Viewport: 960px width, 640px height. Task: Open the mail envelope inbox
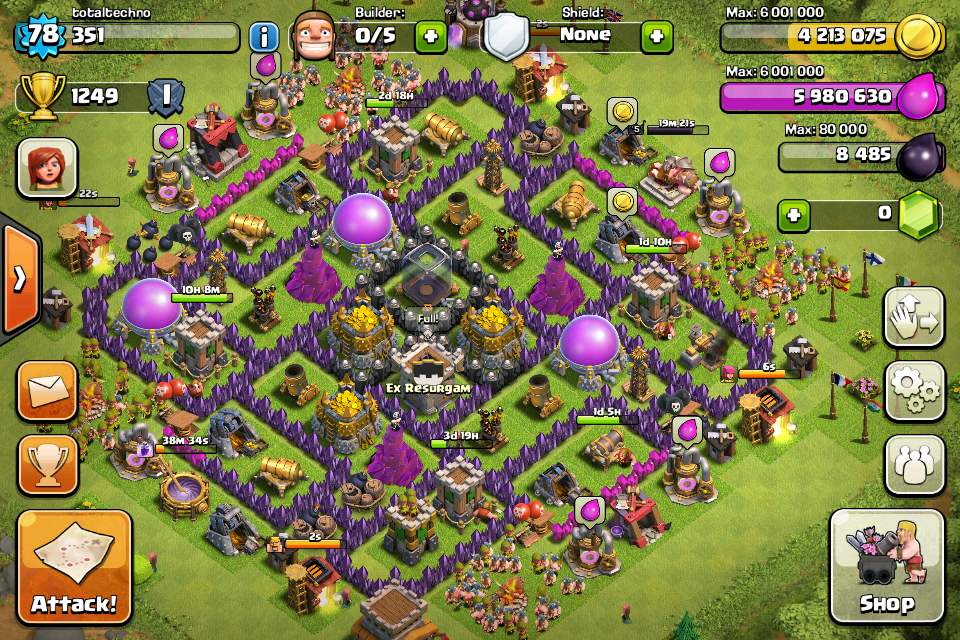click(47, 391)
